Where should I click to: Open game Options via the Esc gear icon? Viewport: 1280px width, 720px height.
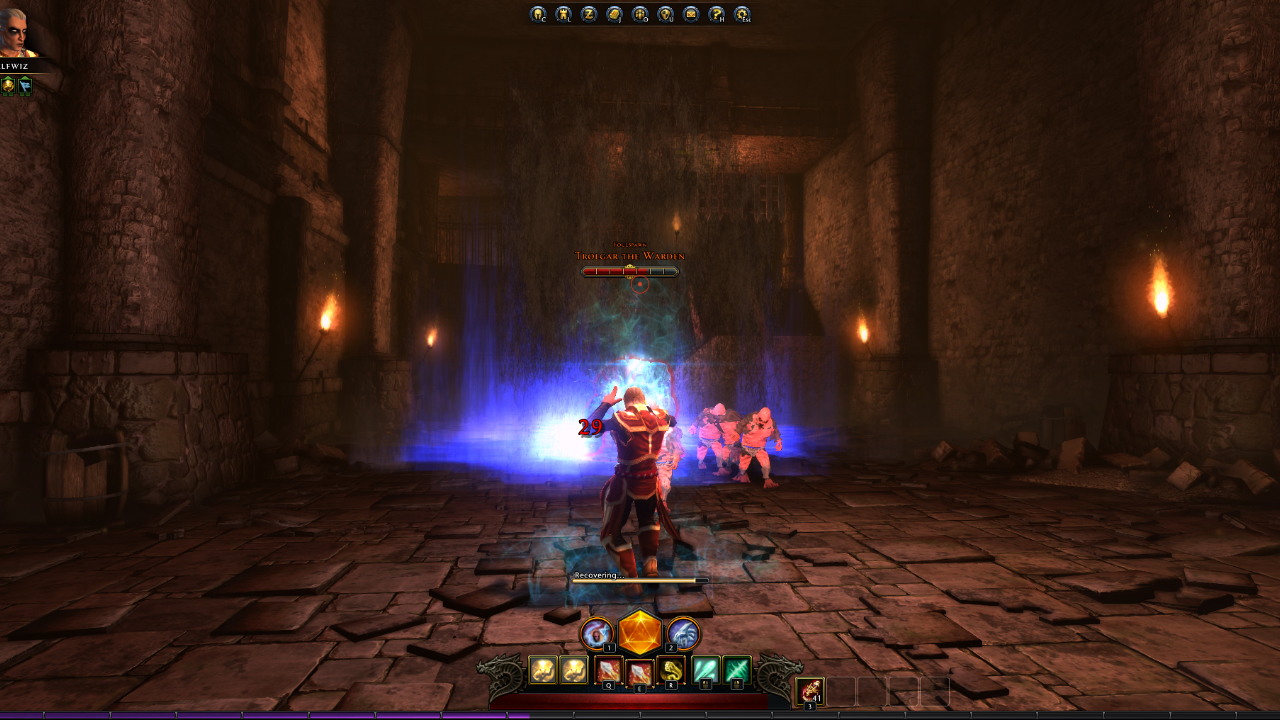point(741,14)
